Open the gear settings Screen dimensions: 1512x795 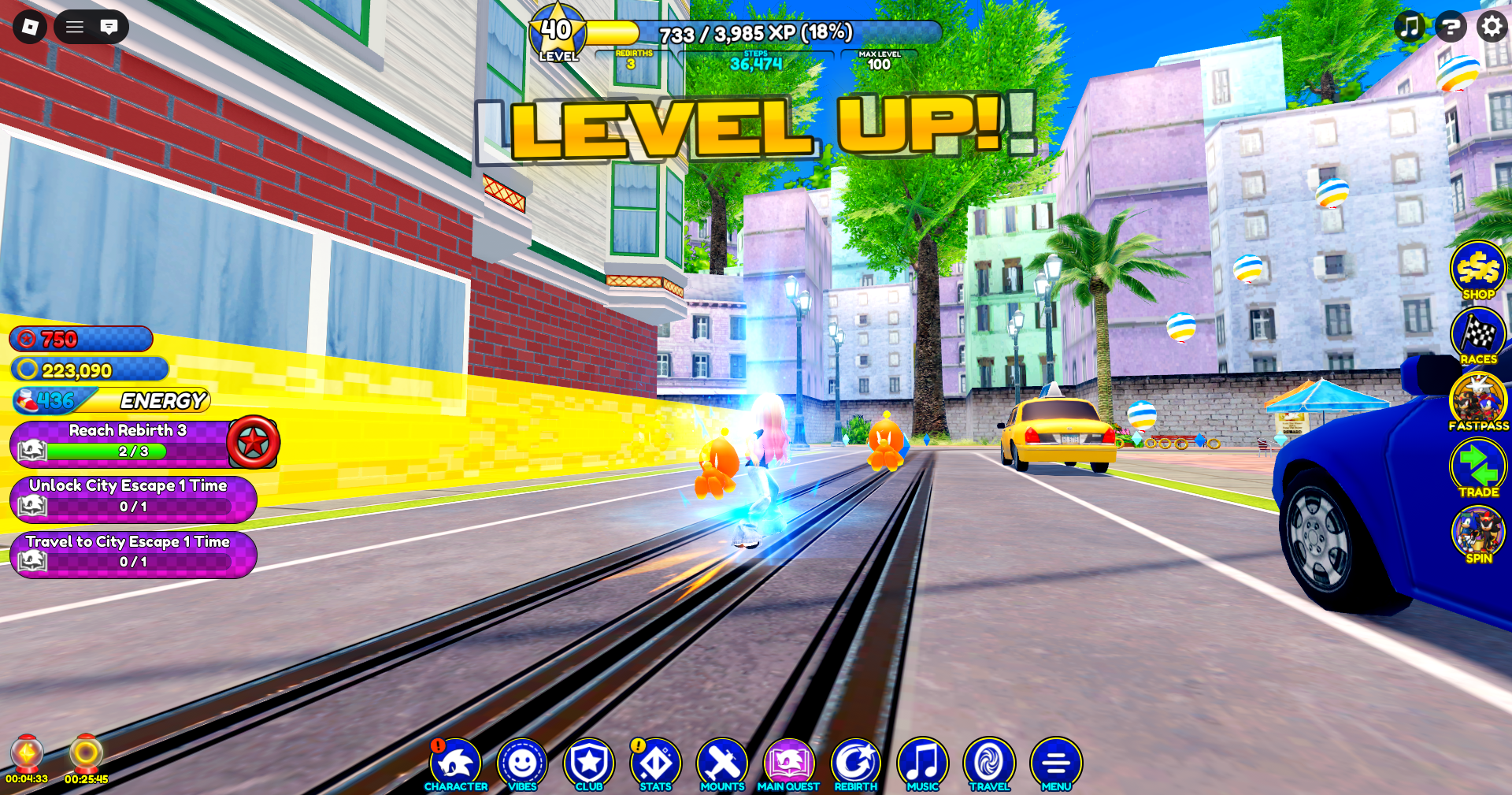[x=1491, y=27]
